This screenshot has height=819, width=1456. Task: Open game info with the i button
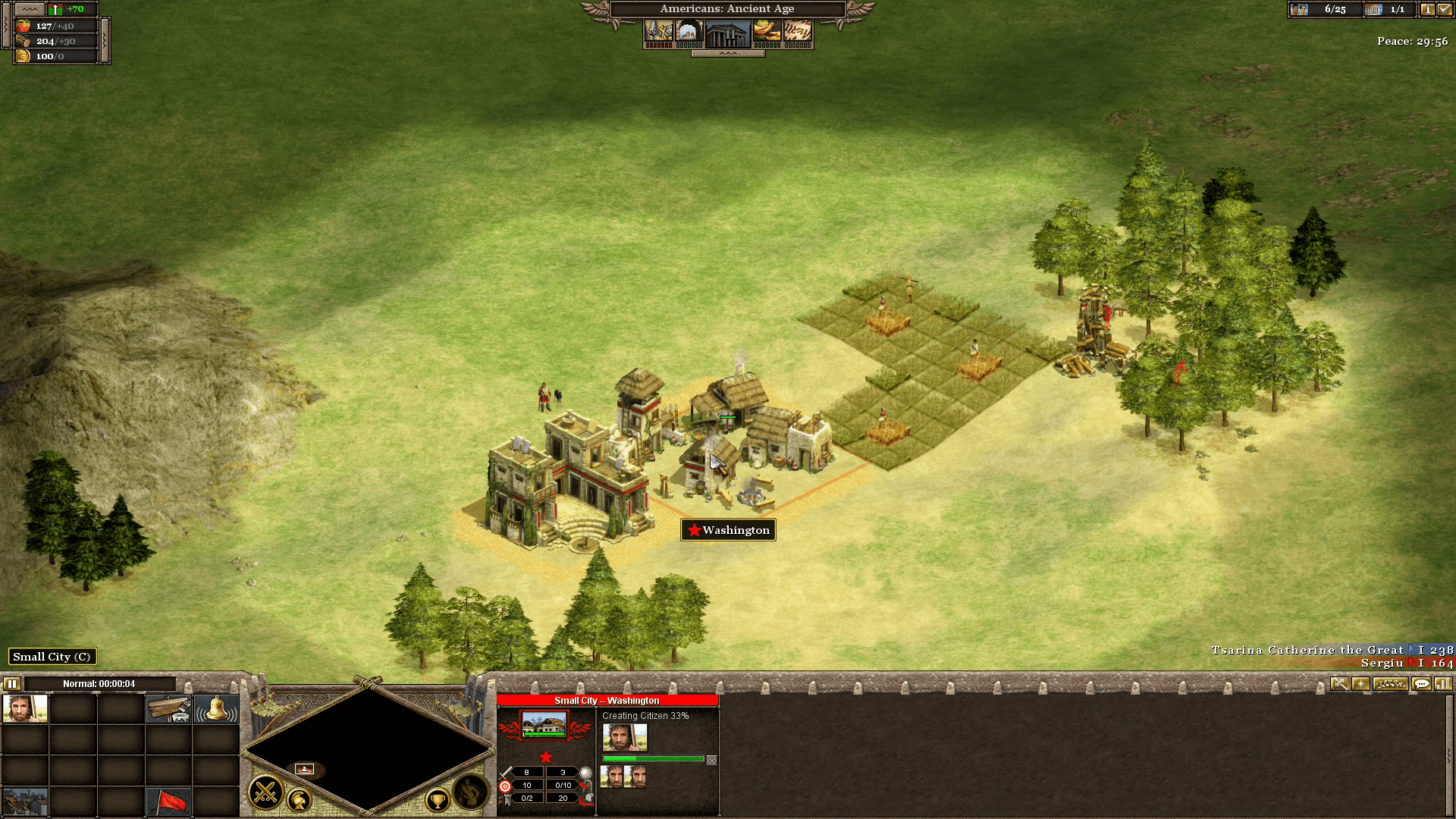pyautogui.click(x=1429, y=10)
